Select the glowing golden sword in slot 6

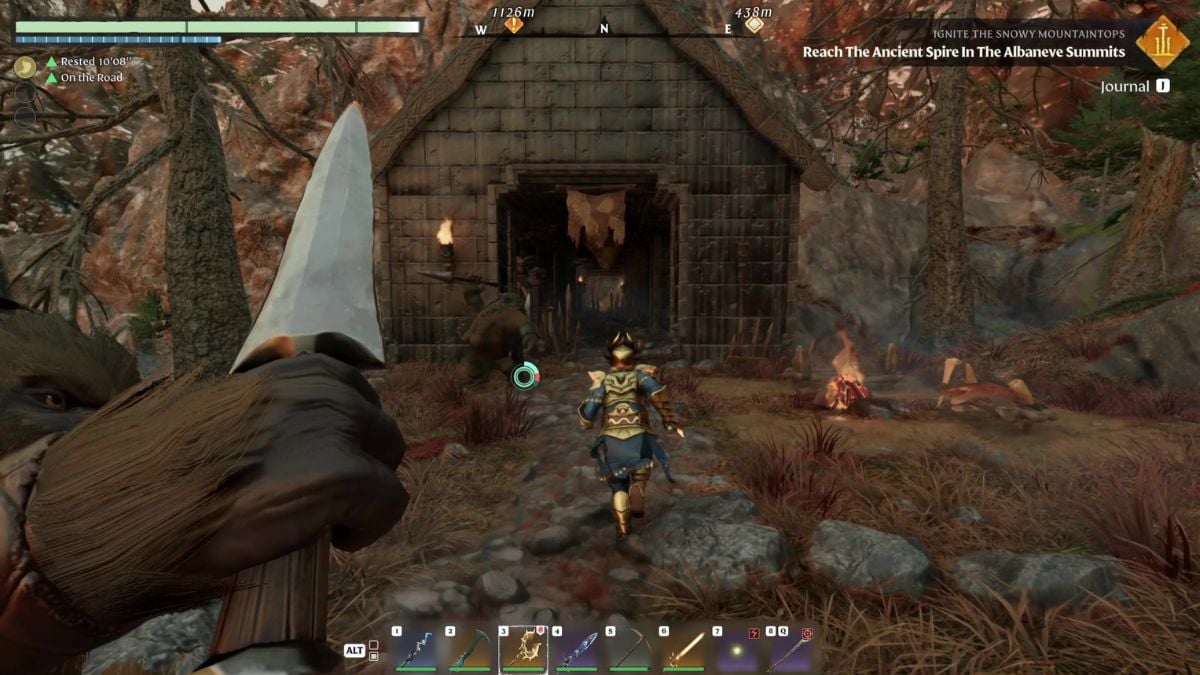tap(684, 650)
